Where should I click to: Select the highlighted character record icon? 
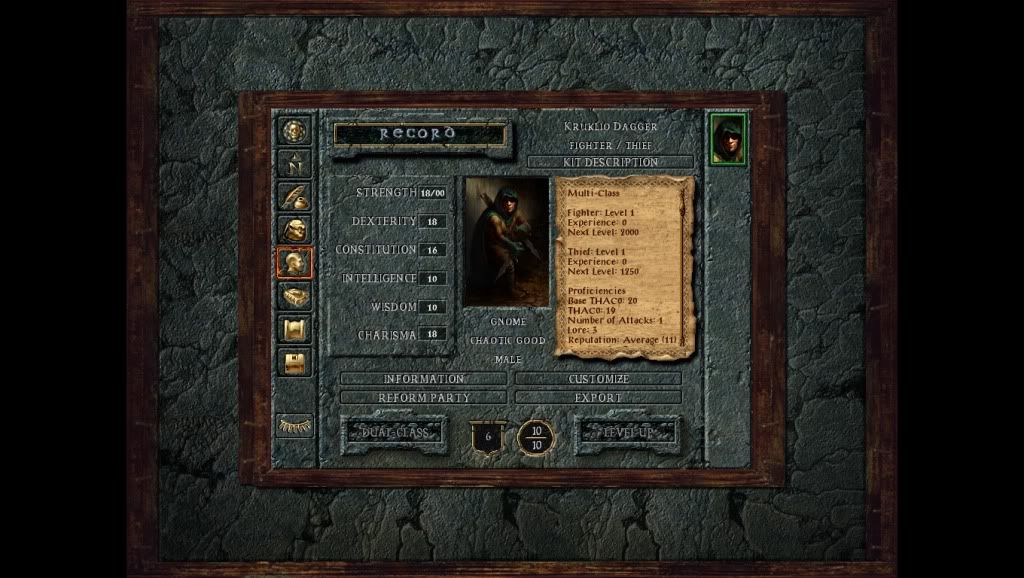(295, 262)
